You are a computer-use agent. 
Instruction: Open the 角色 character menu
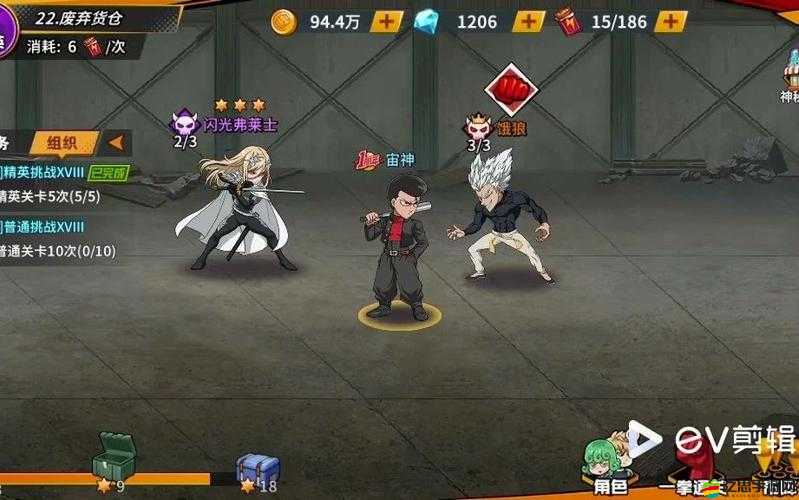pos(609,468)
